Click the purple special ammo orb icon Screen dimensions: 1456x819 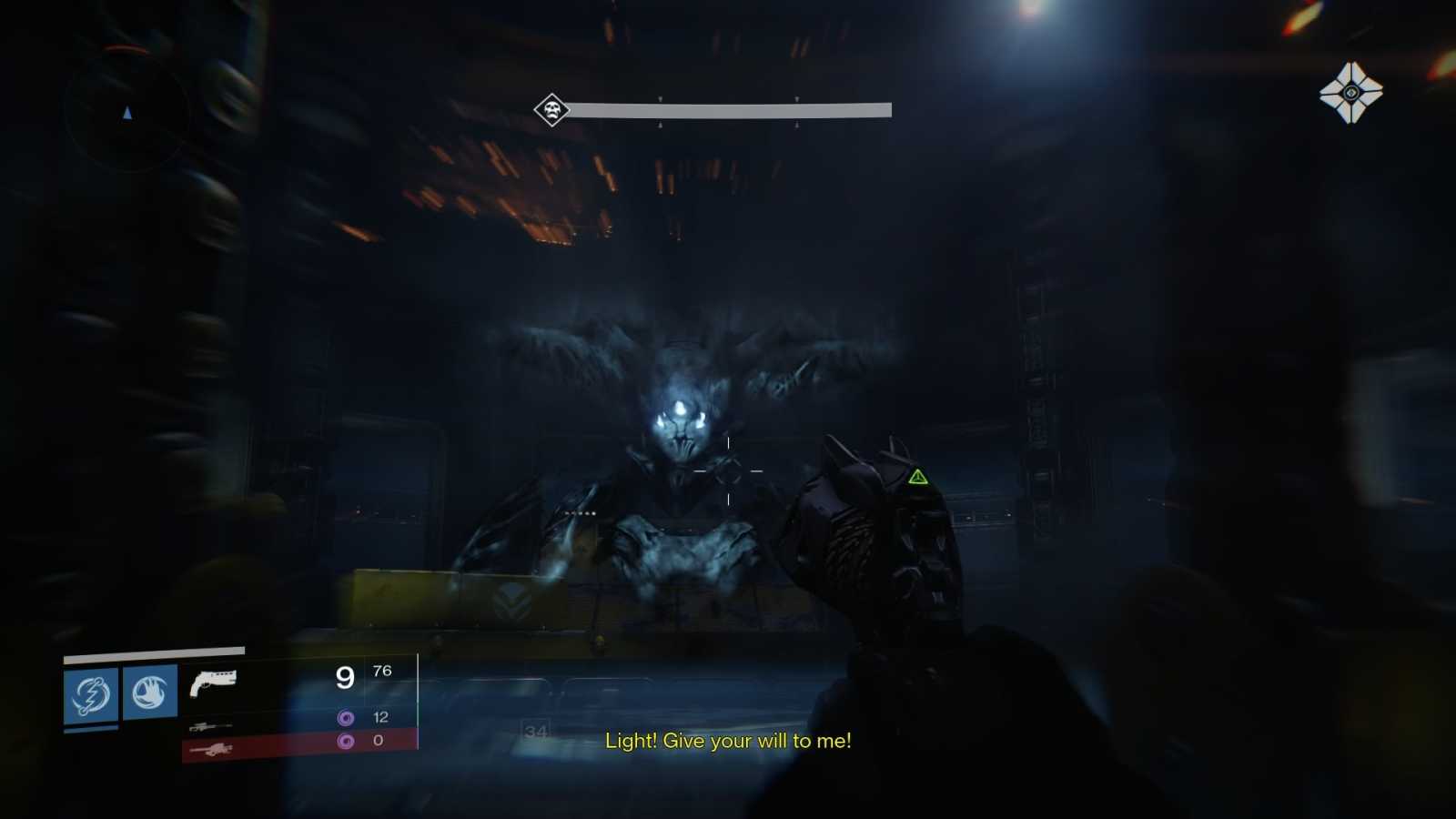click(x=345, y=718)
